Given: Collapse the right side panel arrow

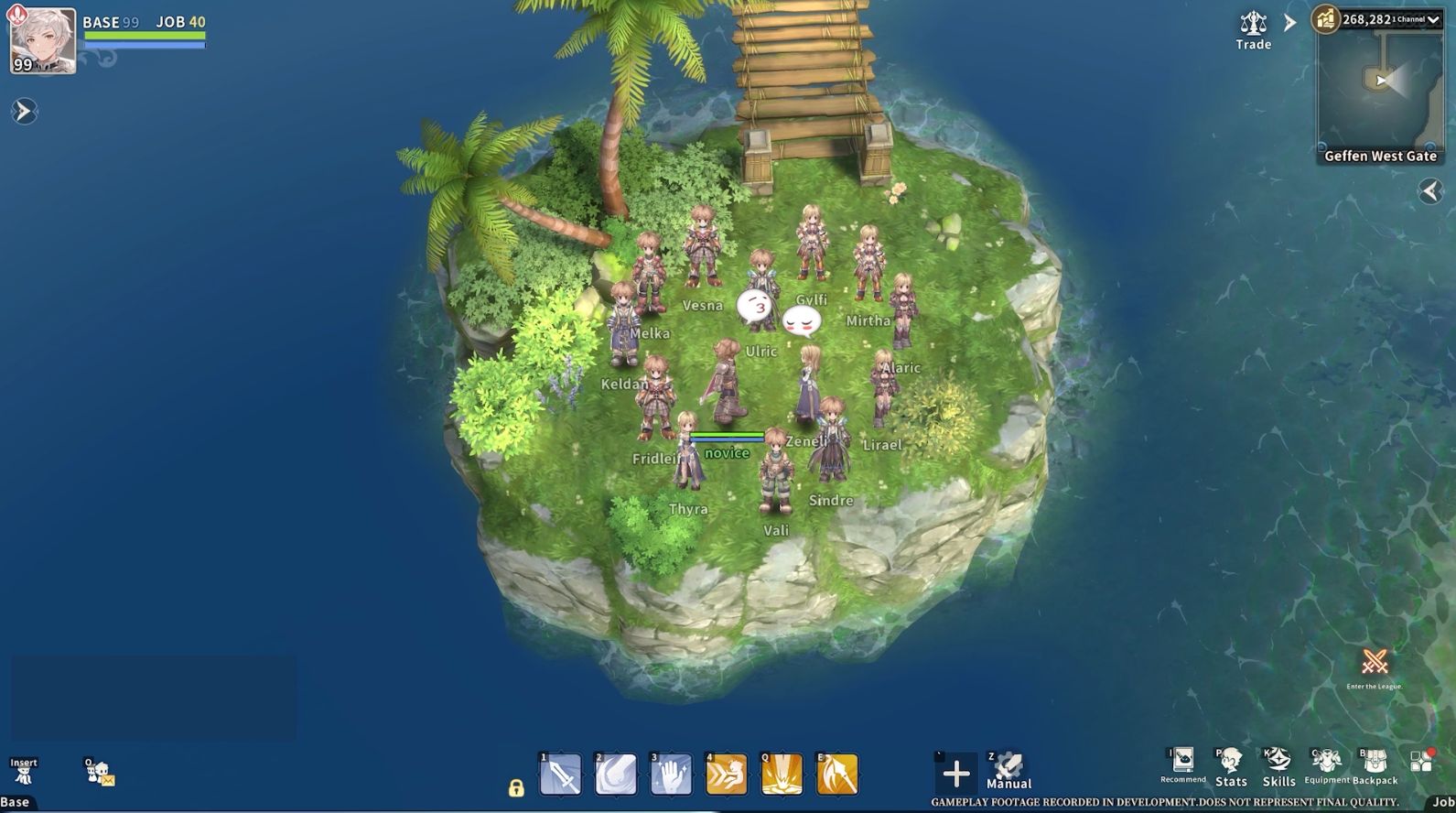Looking at the screenshot, I should coord(1430,190).
